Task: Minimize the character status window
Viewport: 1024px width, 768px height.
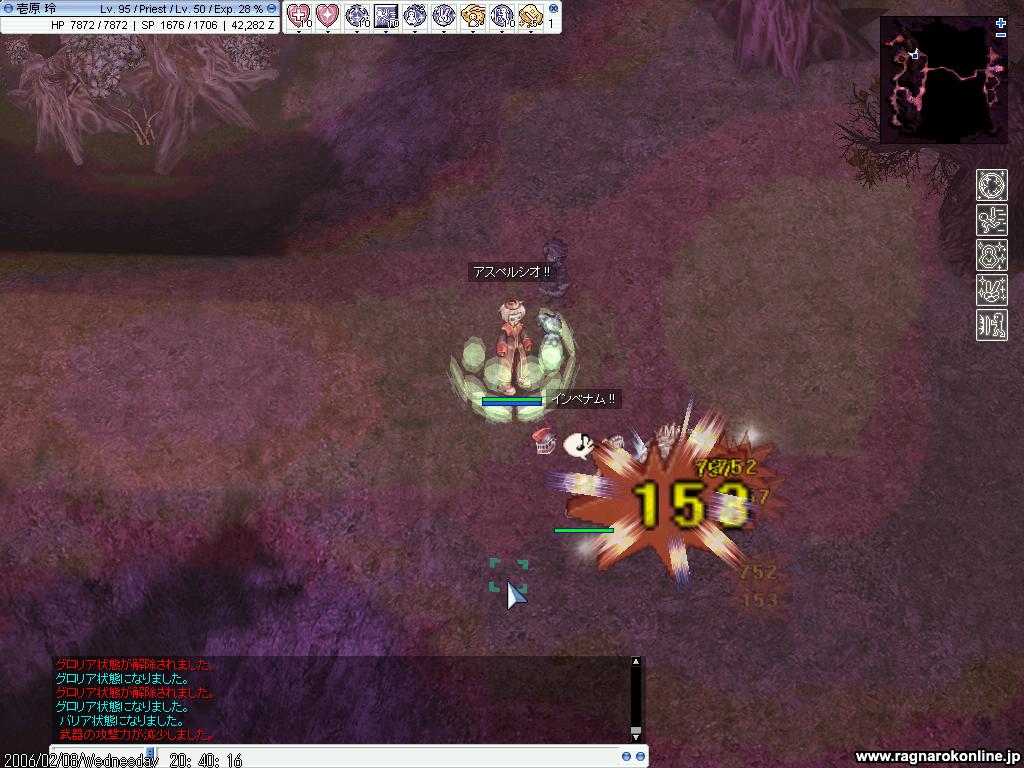Action: click(x=271, y=8)
